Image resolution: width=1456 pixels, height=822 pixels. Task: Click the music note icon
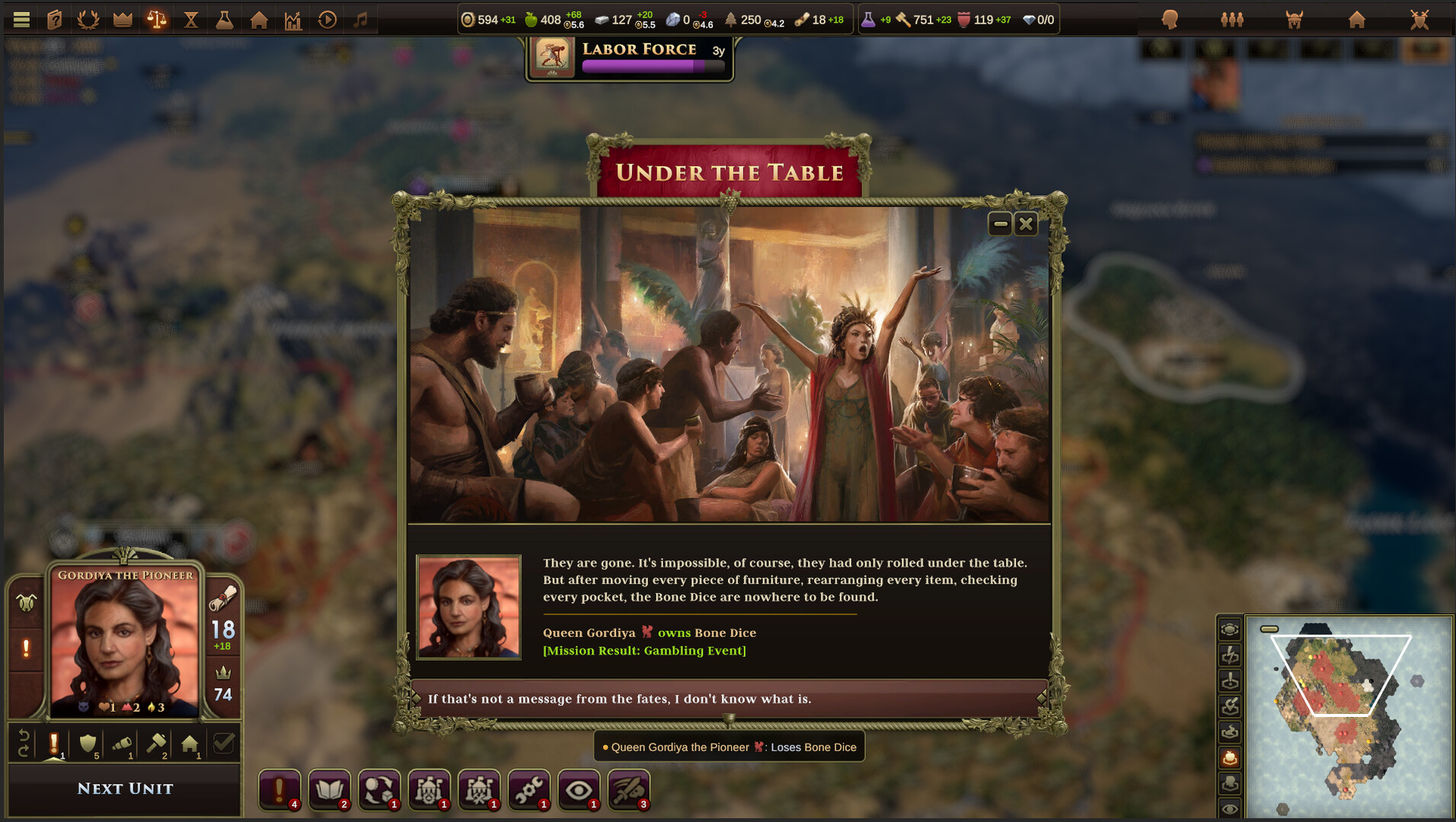pos(361,19)
